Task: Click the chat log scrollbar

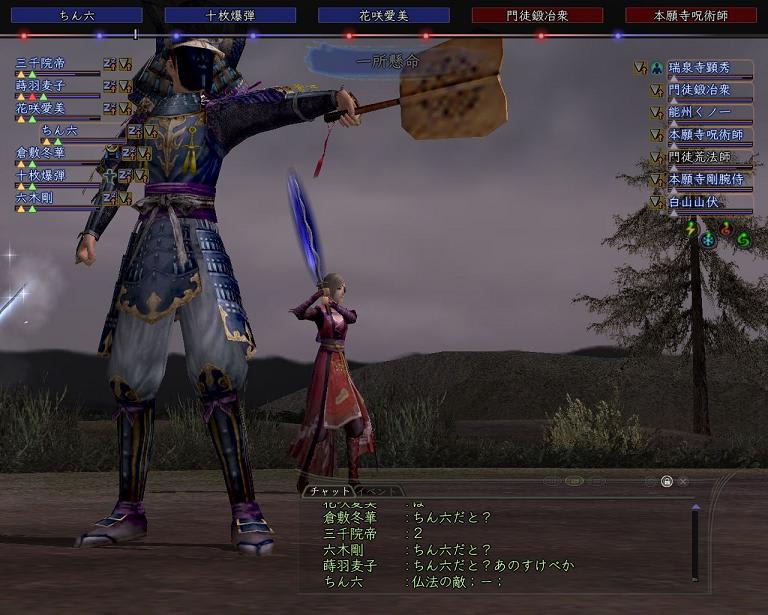Action: coord(695,540)
